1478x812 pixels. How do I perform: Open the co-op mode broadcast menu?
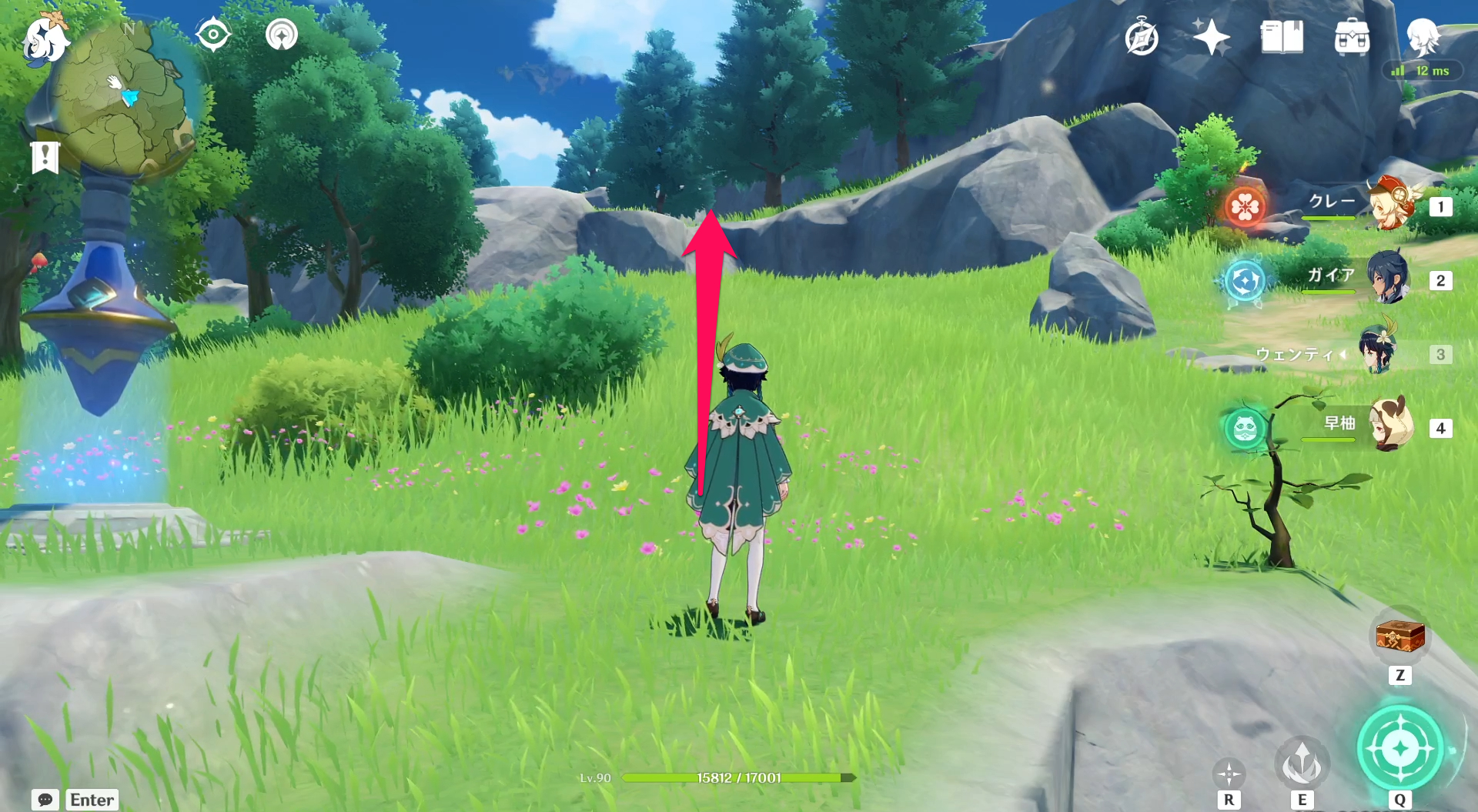280,33
